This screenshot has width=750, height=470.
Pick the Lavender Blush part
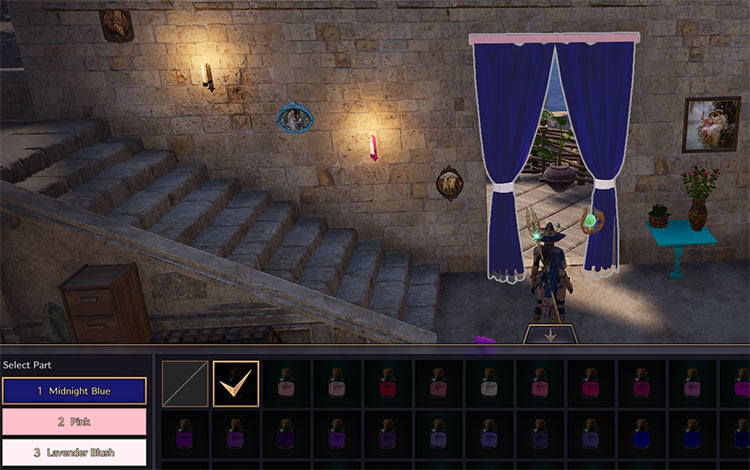(x=74, y=452)
